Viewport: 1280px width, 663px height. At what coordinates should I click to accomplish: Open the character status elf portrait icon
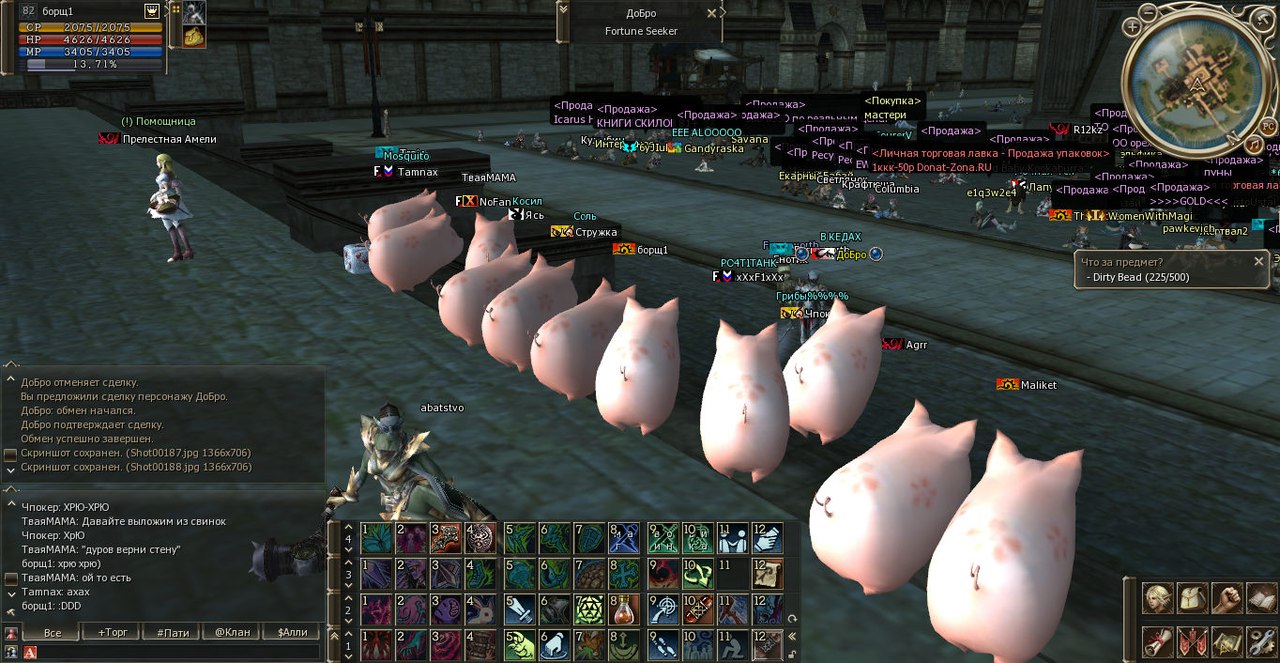point(1158,598)
